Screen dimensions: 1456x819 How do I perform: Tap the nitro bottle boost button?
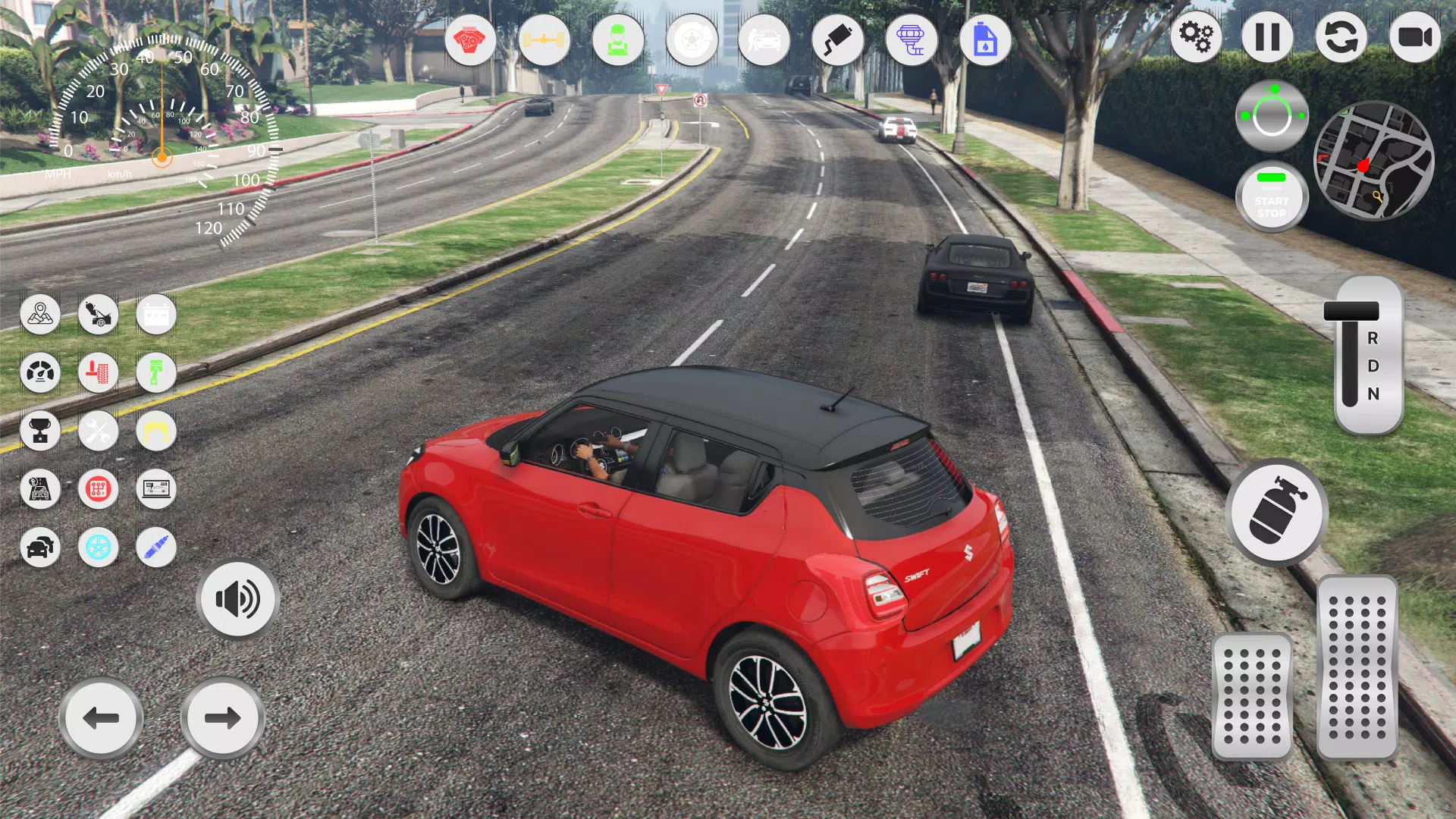[1277, 511]
